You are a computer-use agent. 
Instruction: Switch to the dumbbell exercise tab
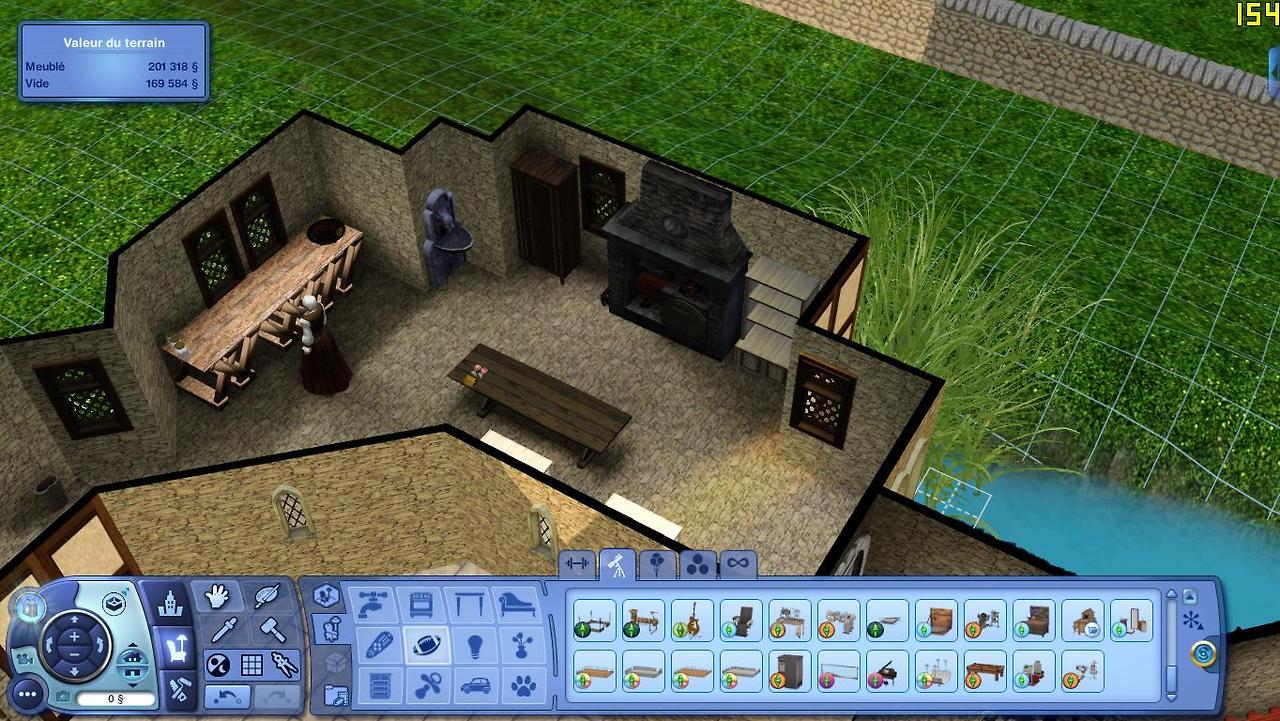tap(577, 564)
